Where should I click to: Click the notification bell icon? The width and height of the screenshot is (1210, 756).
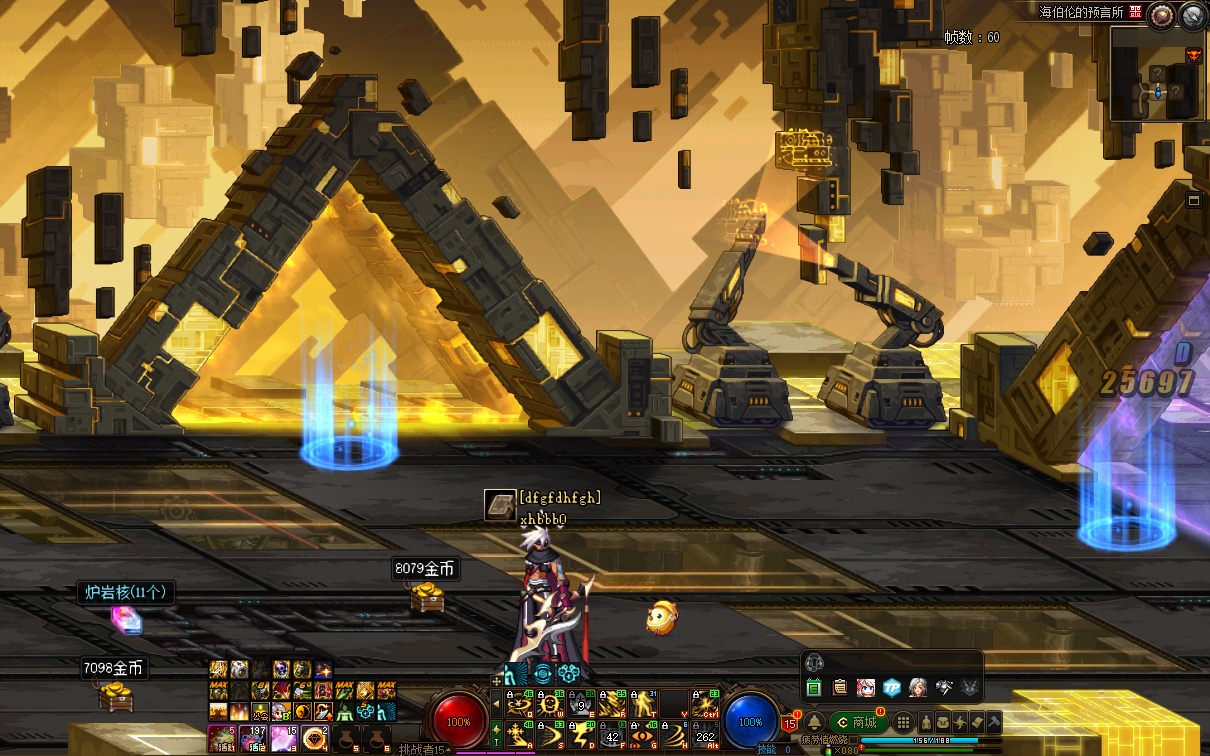[814, 722]
